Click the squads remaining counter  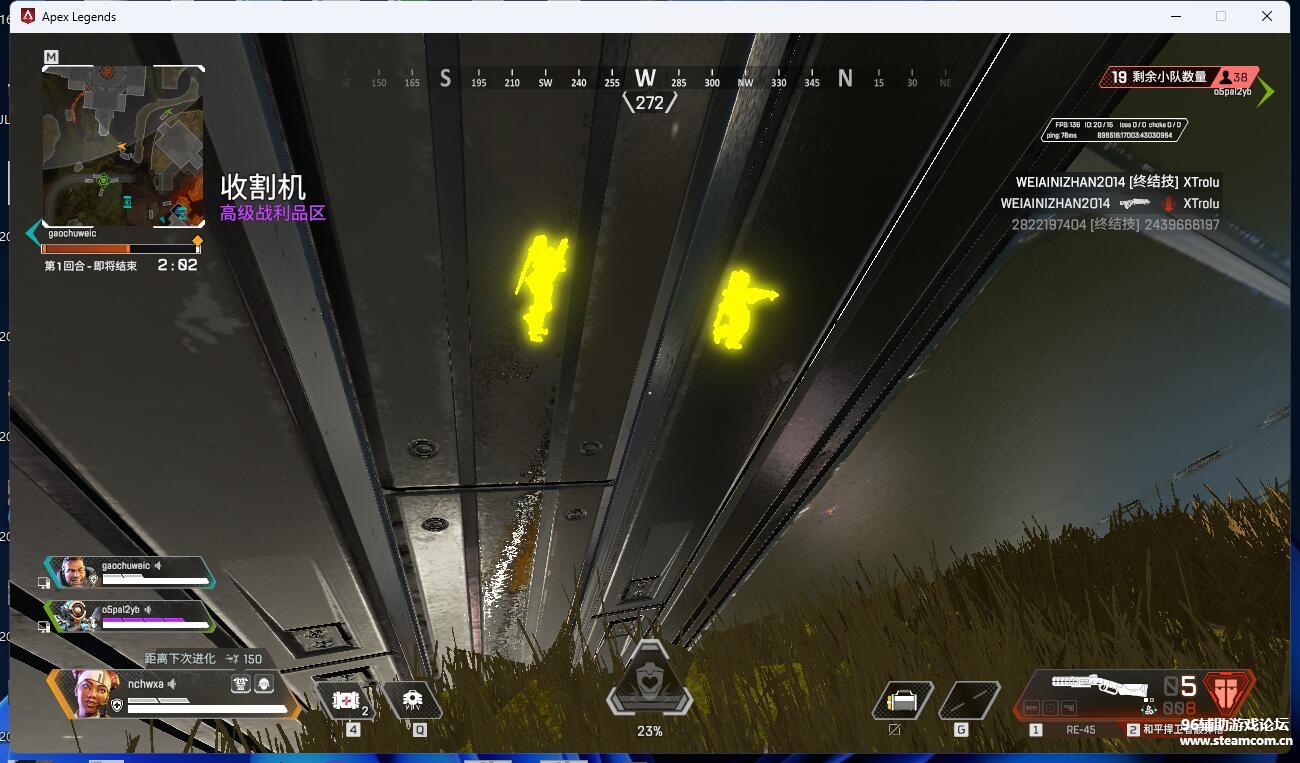click(x=1160, y=77)
